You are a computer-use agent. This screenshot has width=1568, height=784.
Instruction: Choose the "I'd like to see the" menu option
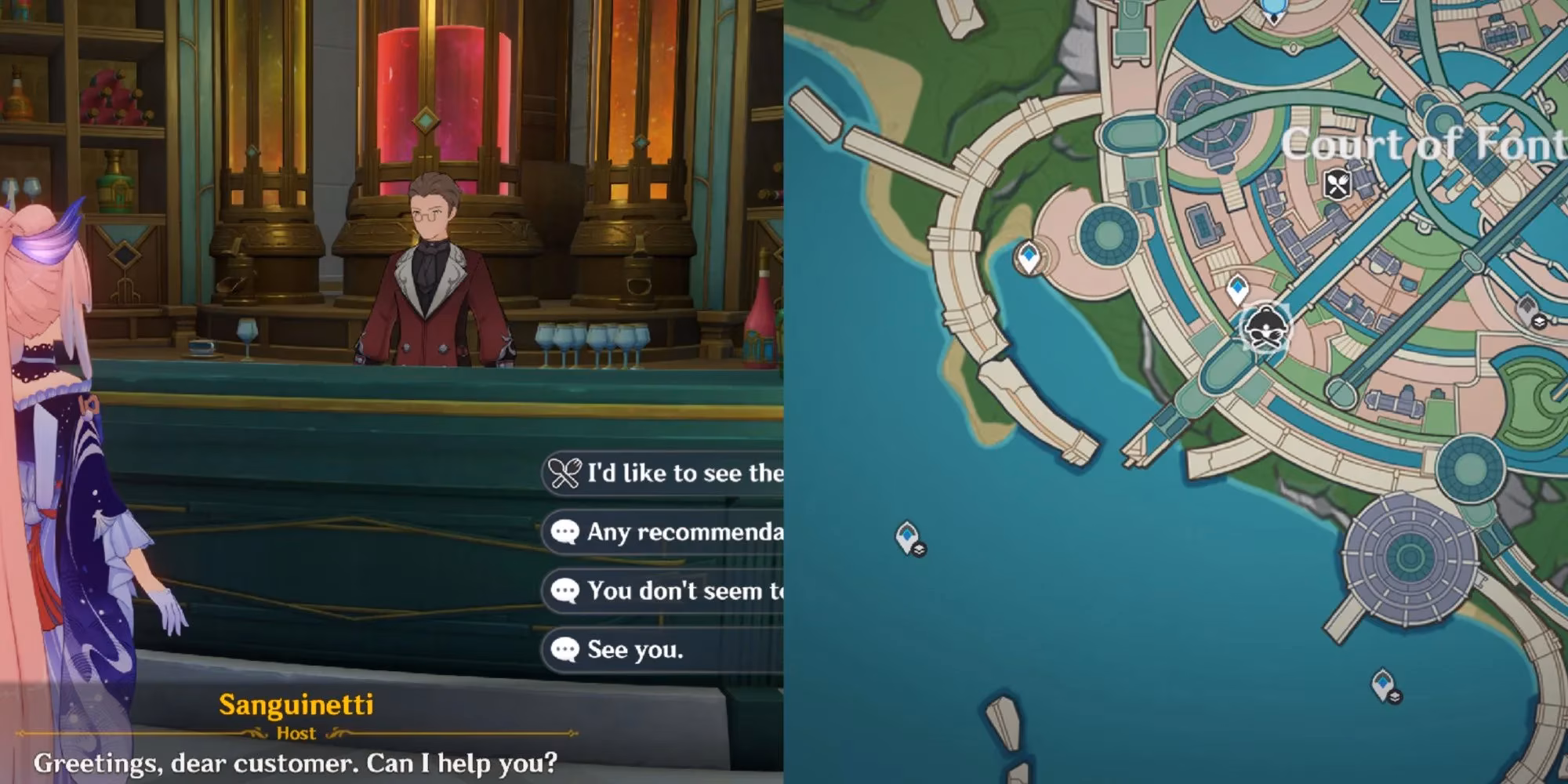(x=666, y=473)
